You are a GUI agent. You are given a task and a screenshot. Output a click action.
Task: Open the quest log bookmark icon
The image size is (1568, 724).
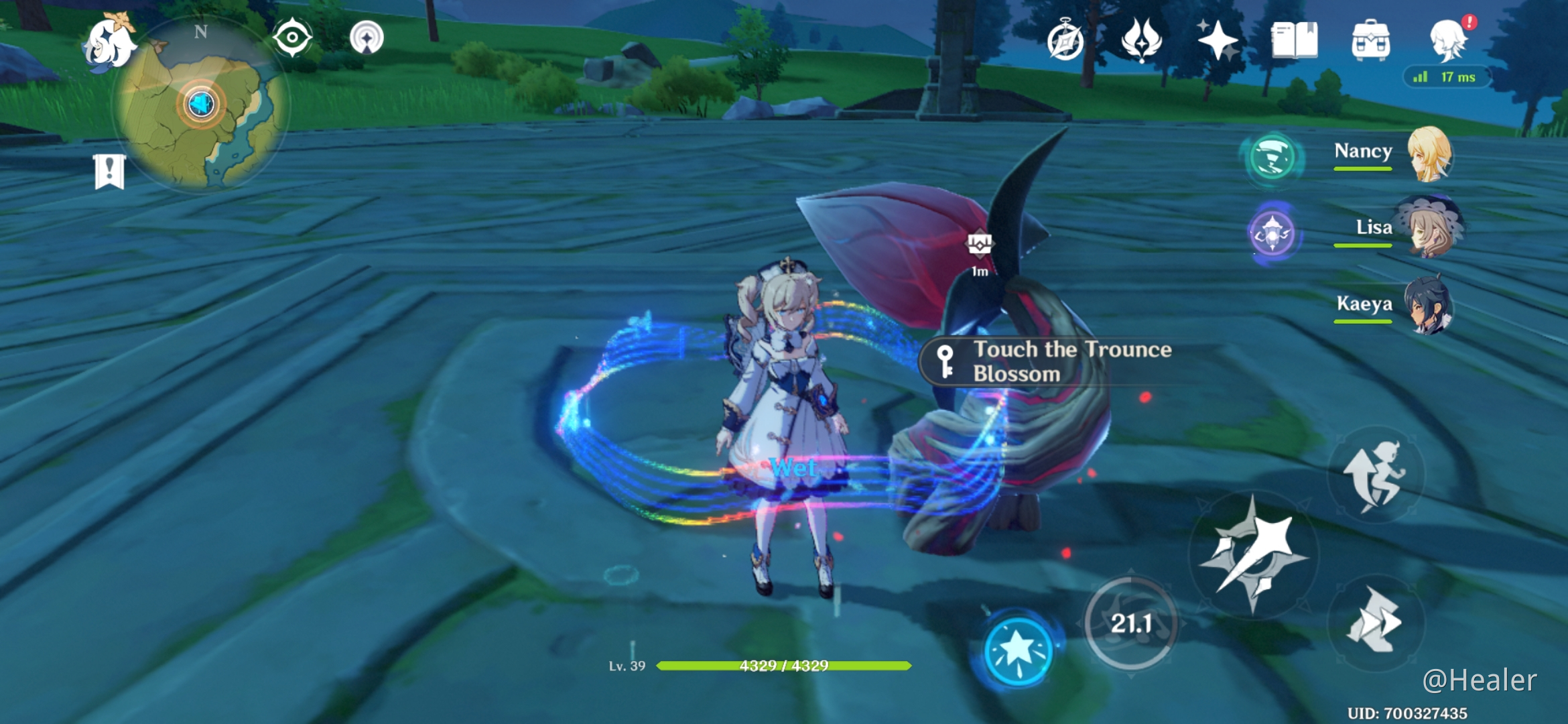click(110, 172)
